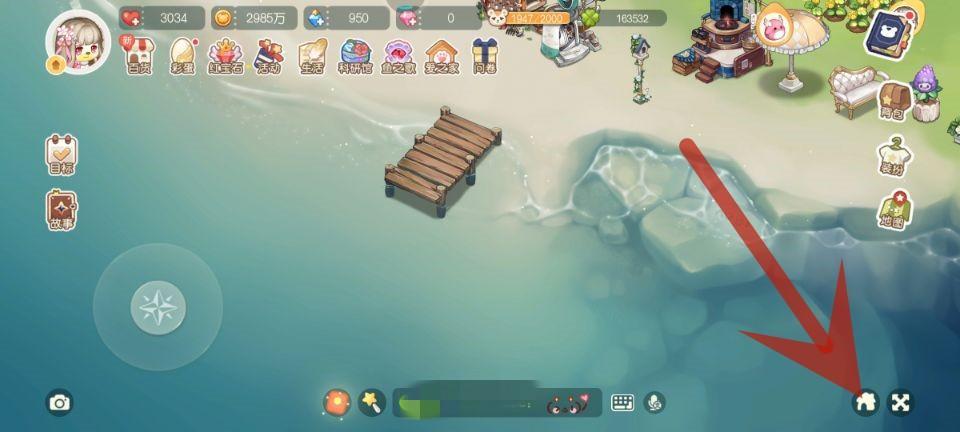960x432 pixels.
Task: Open the 生活 life menu
Action: [312, 56]
